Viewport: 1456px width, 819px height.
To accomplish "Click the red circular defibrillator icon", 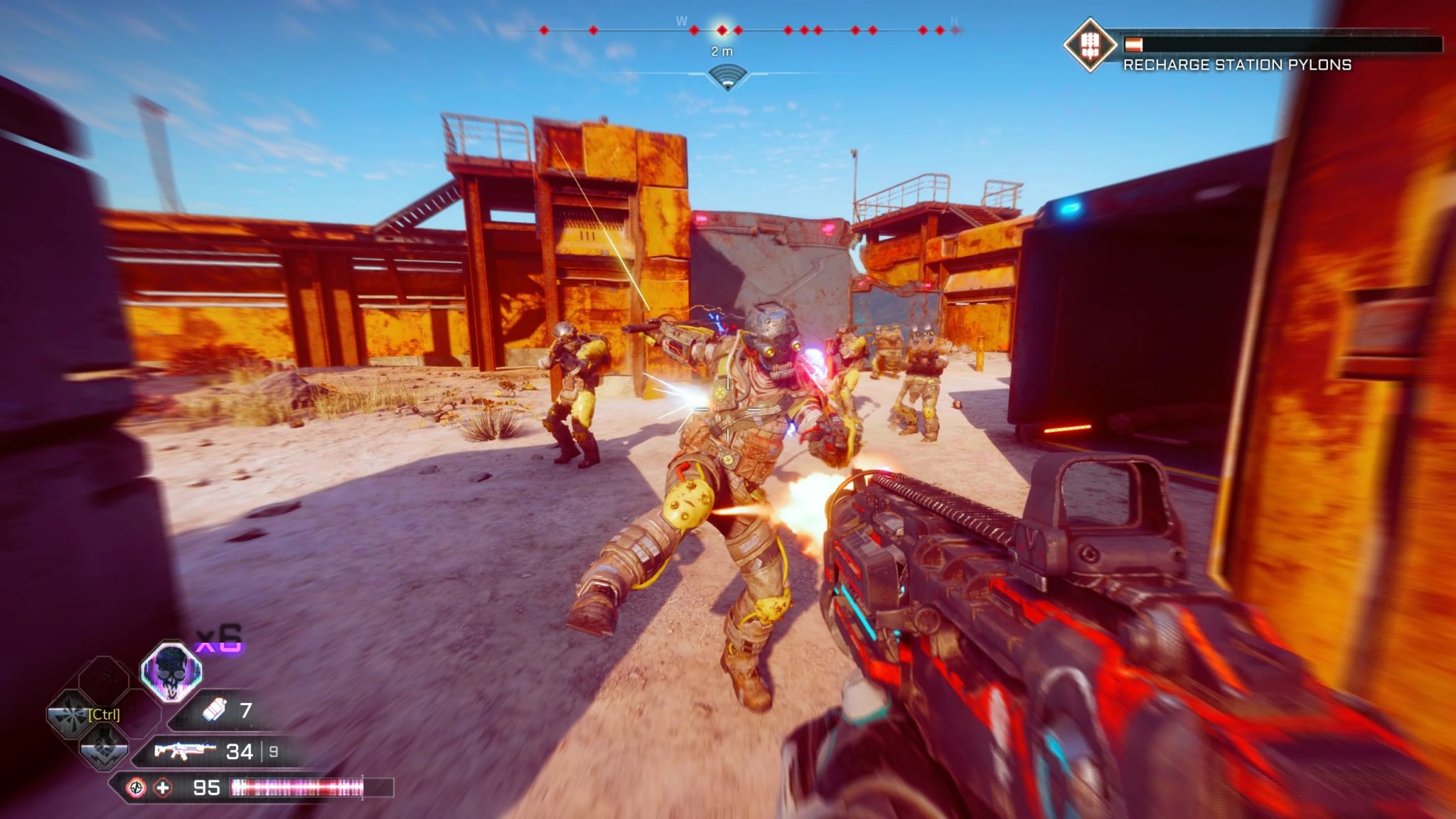I will click(x=135, y=787).
